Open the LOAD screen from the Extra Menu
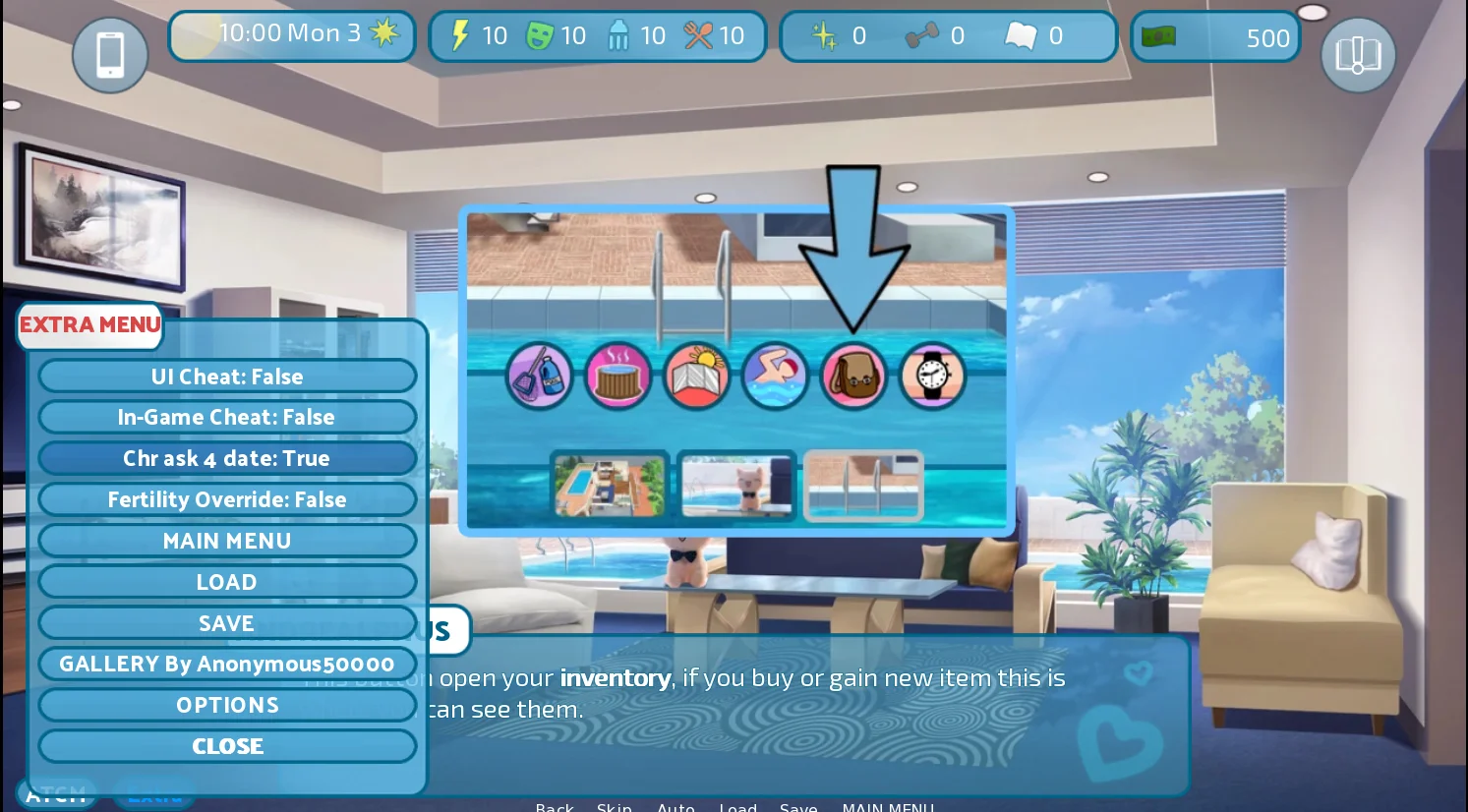1468x812 pixels. (x=227, y=583)
